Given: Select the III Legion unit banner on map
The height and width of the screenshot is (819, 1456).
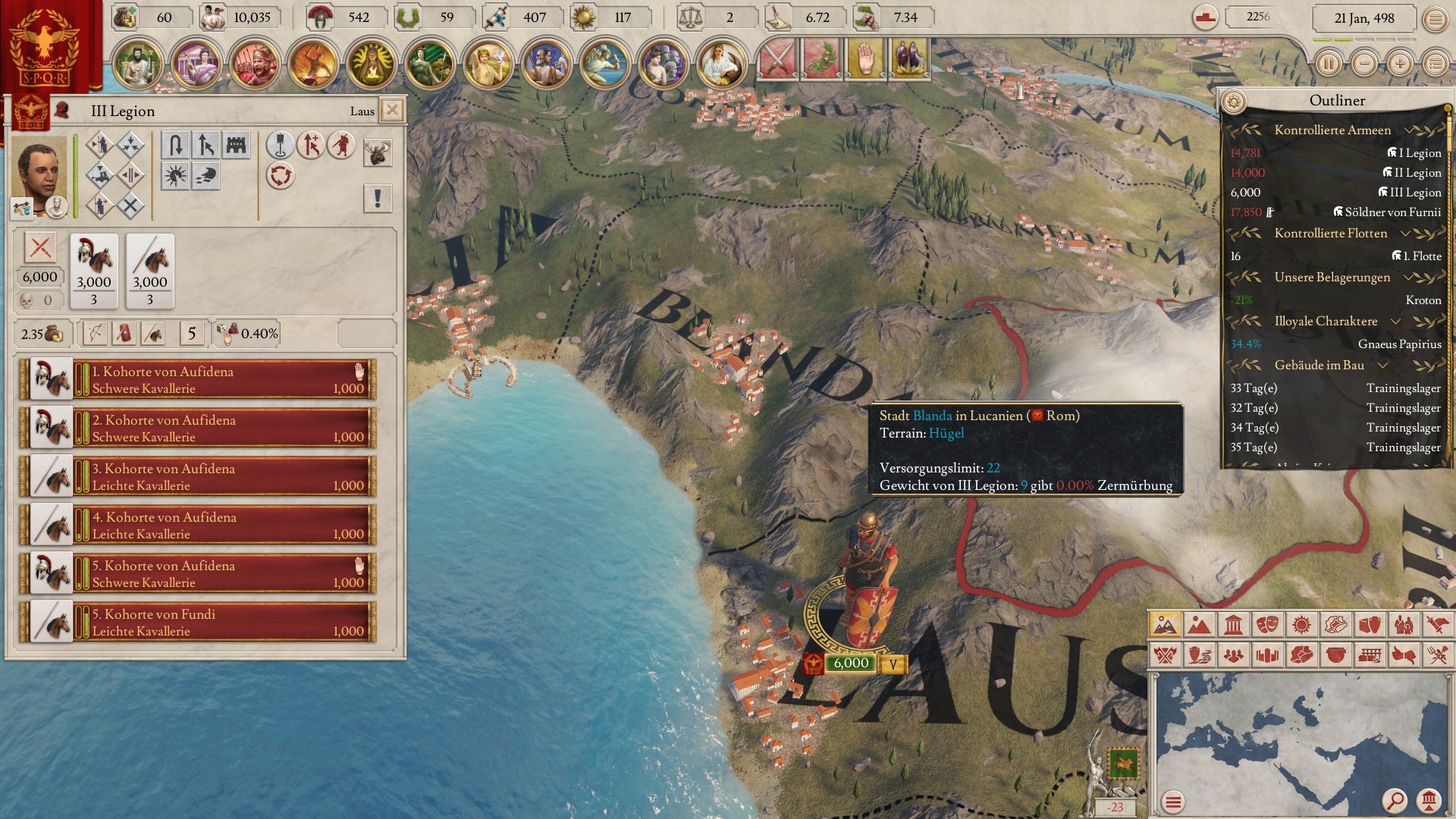Looking at the screenshot, I should tap(850, 664).
